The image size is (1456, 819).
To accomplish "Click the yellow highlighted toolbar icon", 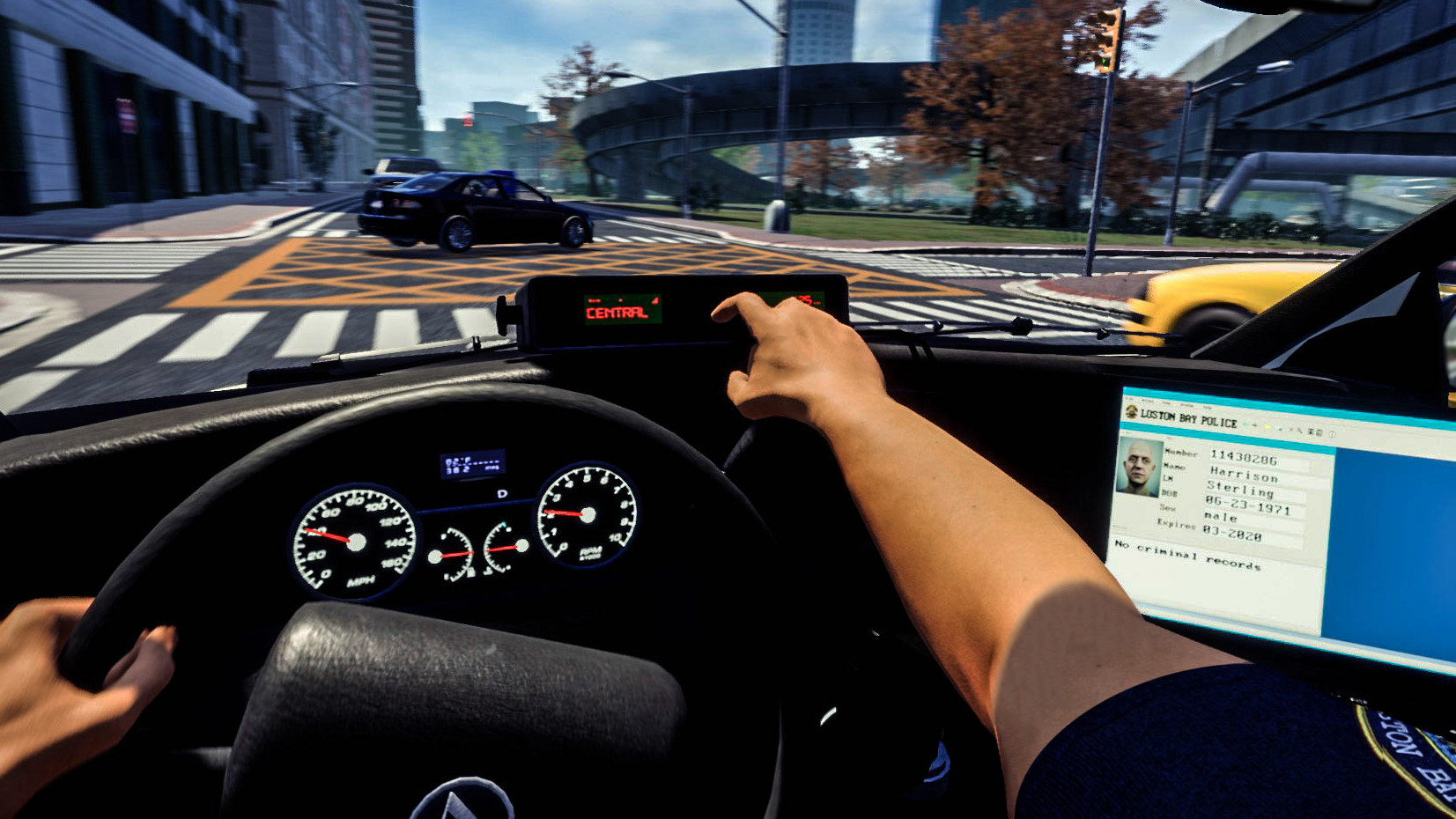I will pyautogui.click(x=1268, y=426).
